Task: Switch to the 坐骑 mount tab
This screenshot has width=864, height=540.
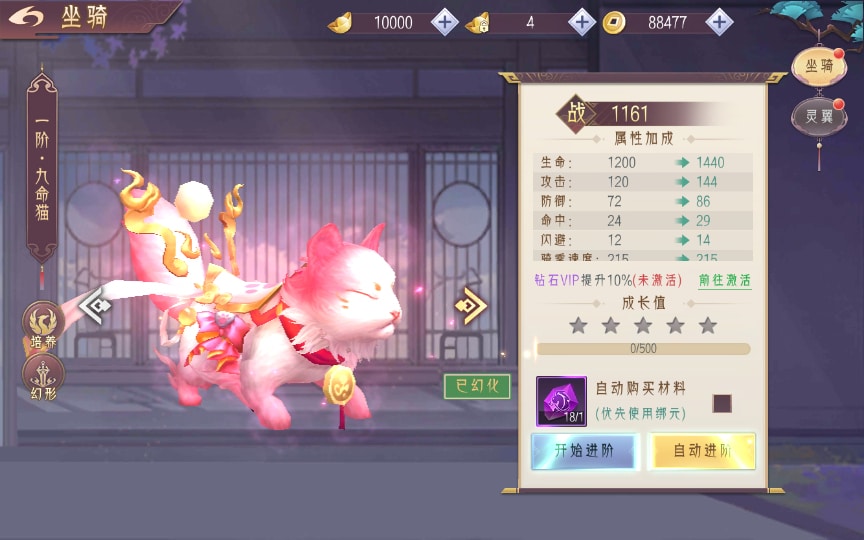Action: [x=818, y=67]
